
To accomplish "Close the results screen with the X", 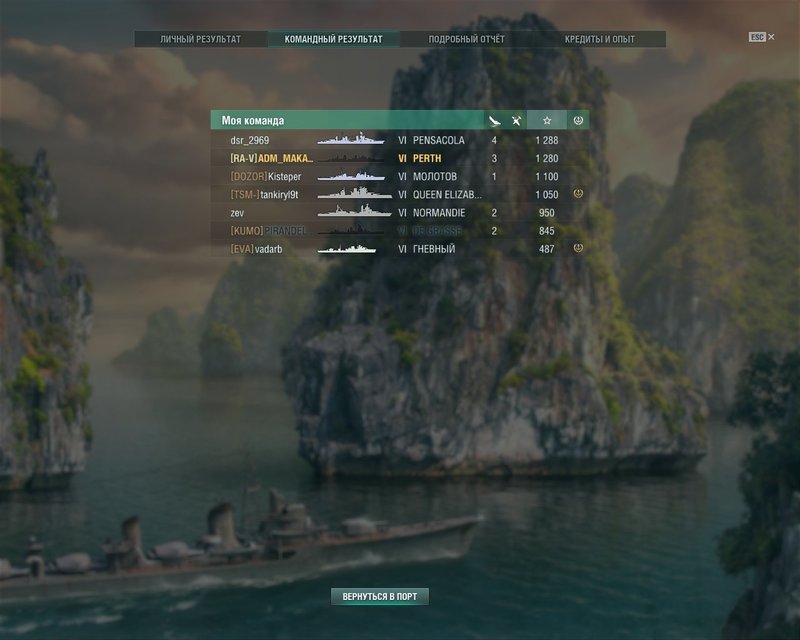I will [771, 37].
